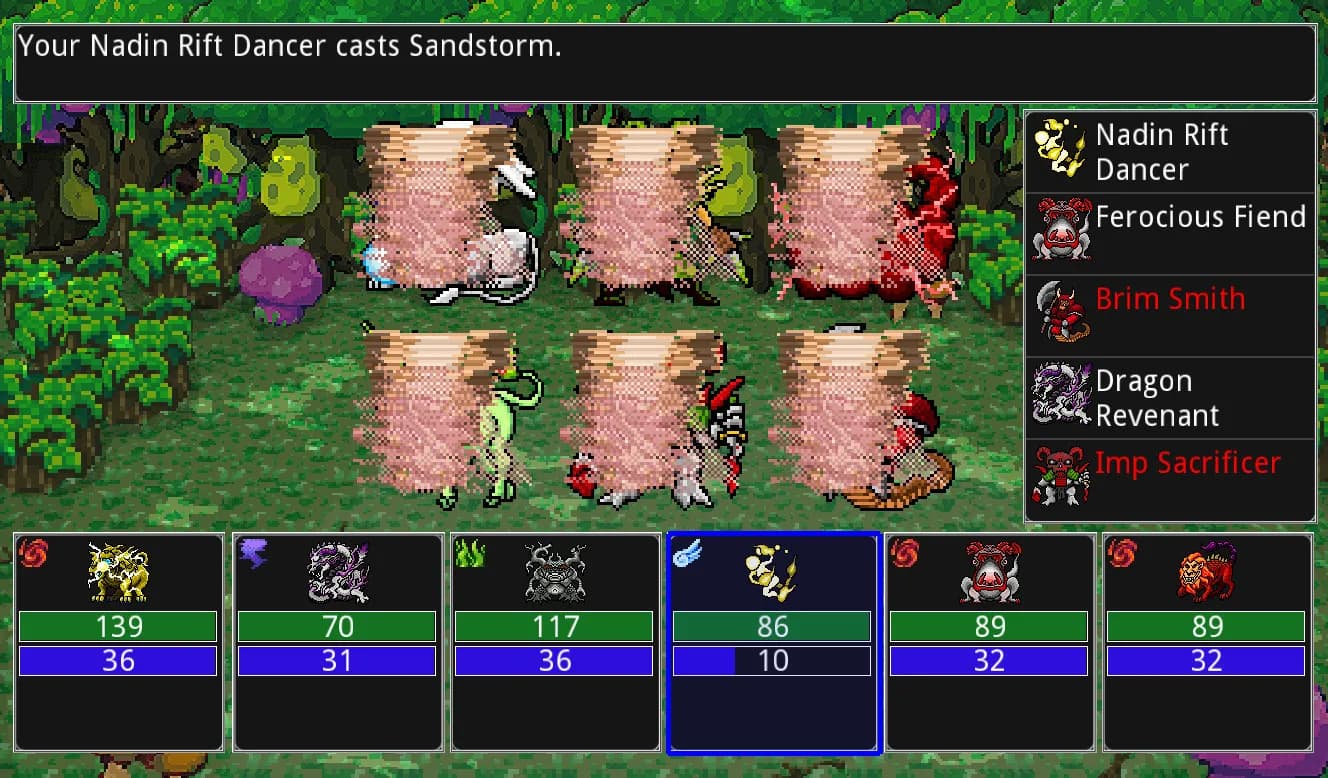Choose the purple dragon party panel with 70 health

337,642
